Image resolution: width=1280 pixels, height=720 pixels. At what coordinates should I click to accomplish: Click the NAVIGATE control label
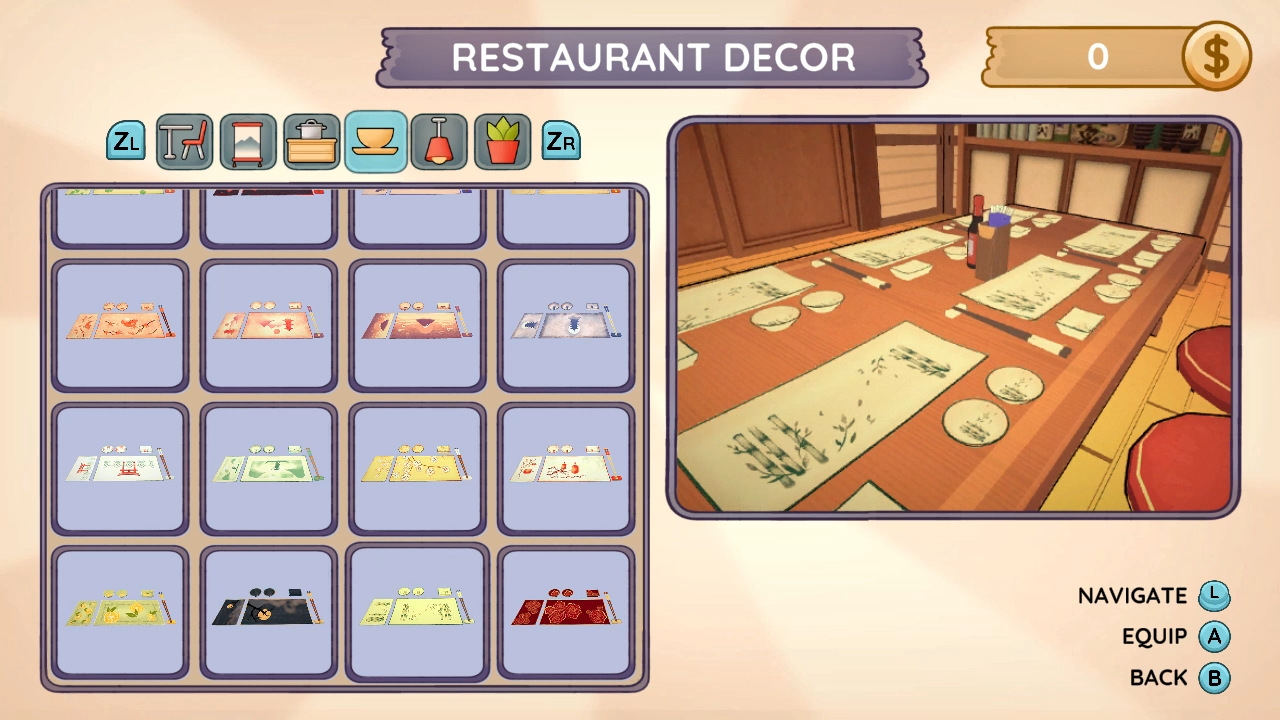tap(1133, 595)
